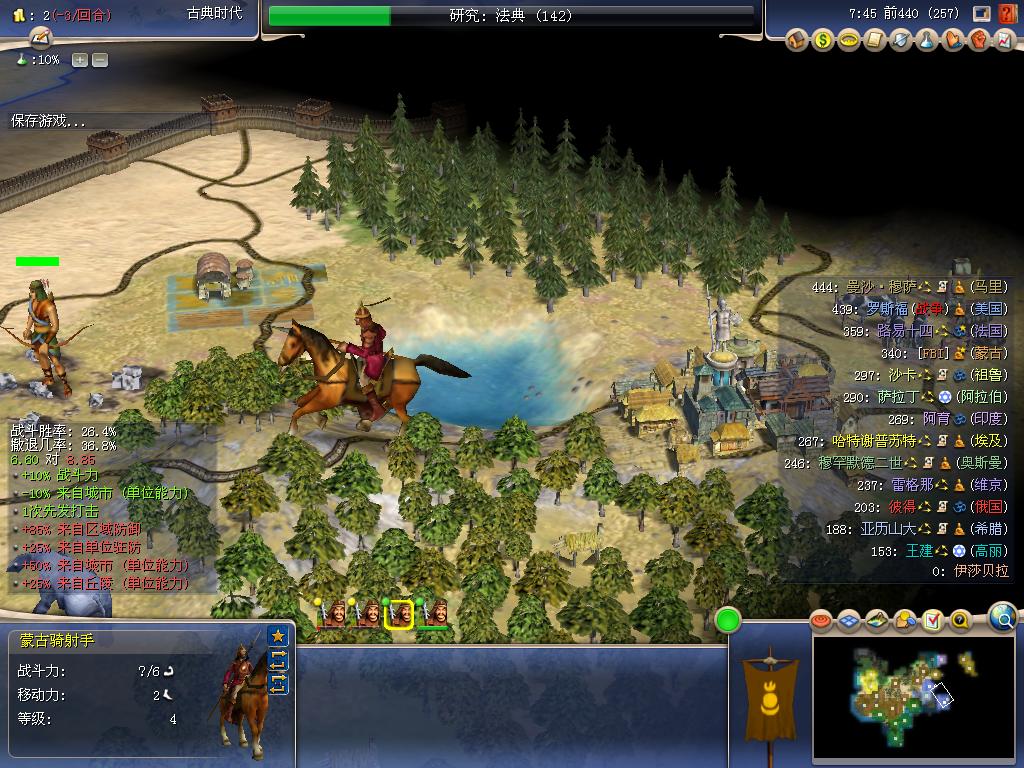Open the Financial Advisor dollar icon

pyautogui.click(x=823, y=40)
